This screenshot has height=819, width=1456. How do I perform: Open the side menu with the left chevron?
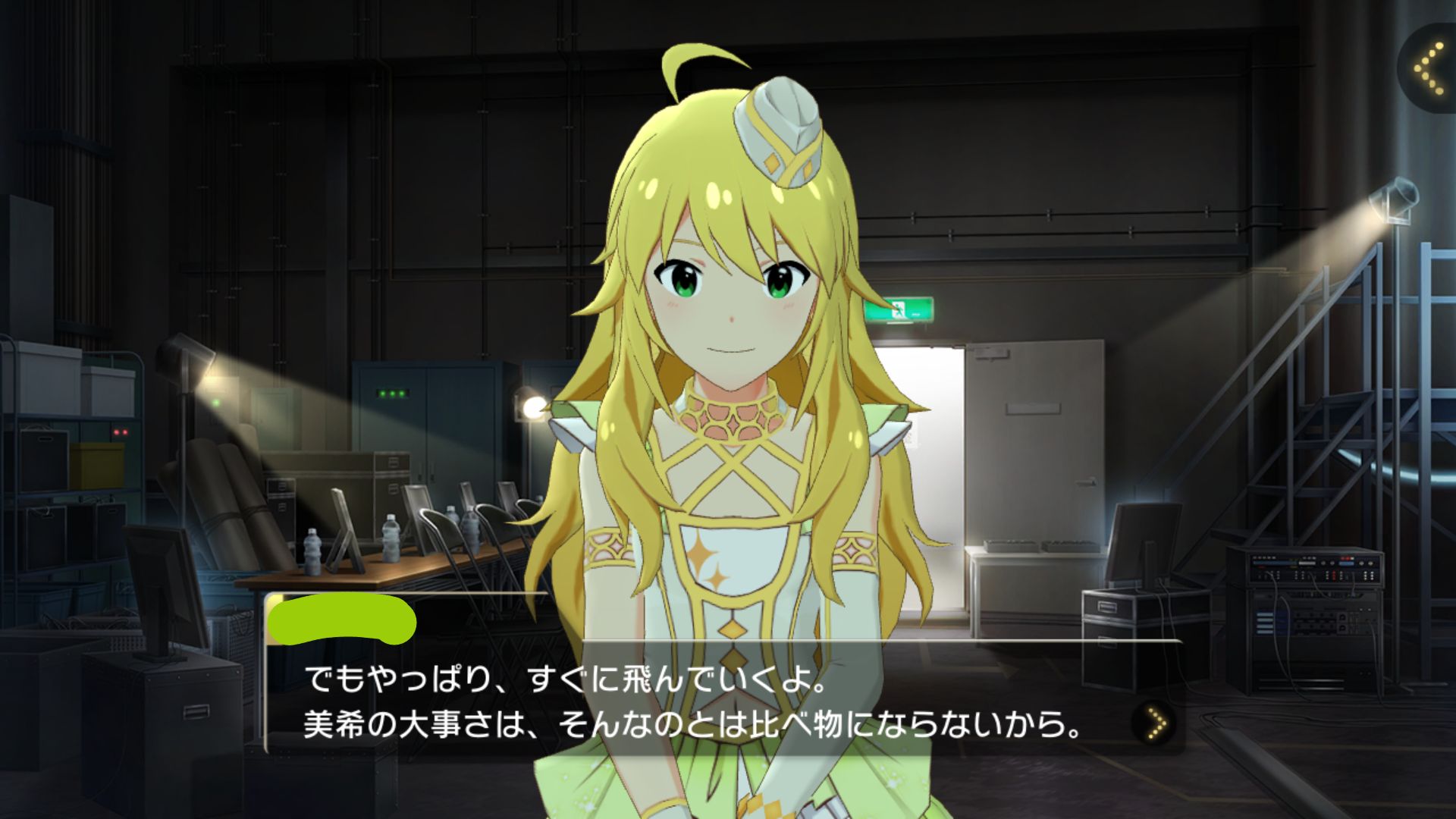(x=1428, y=68)
